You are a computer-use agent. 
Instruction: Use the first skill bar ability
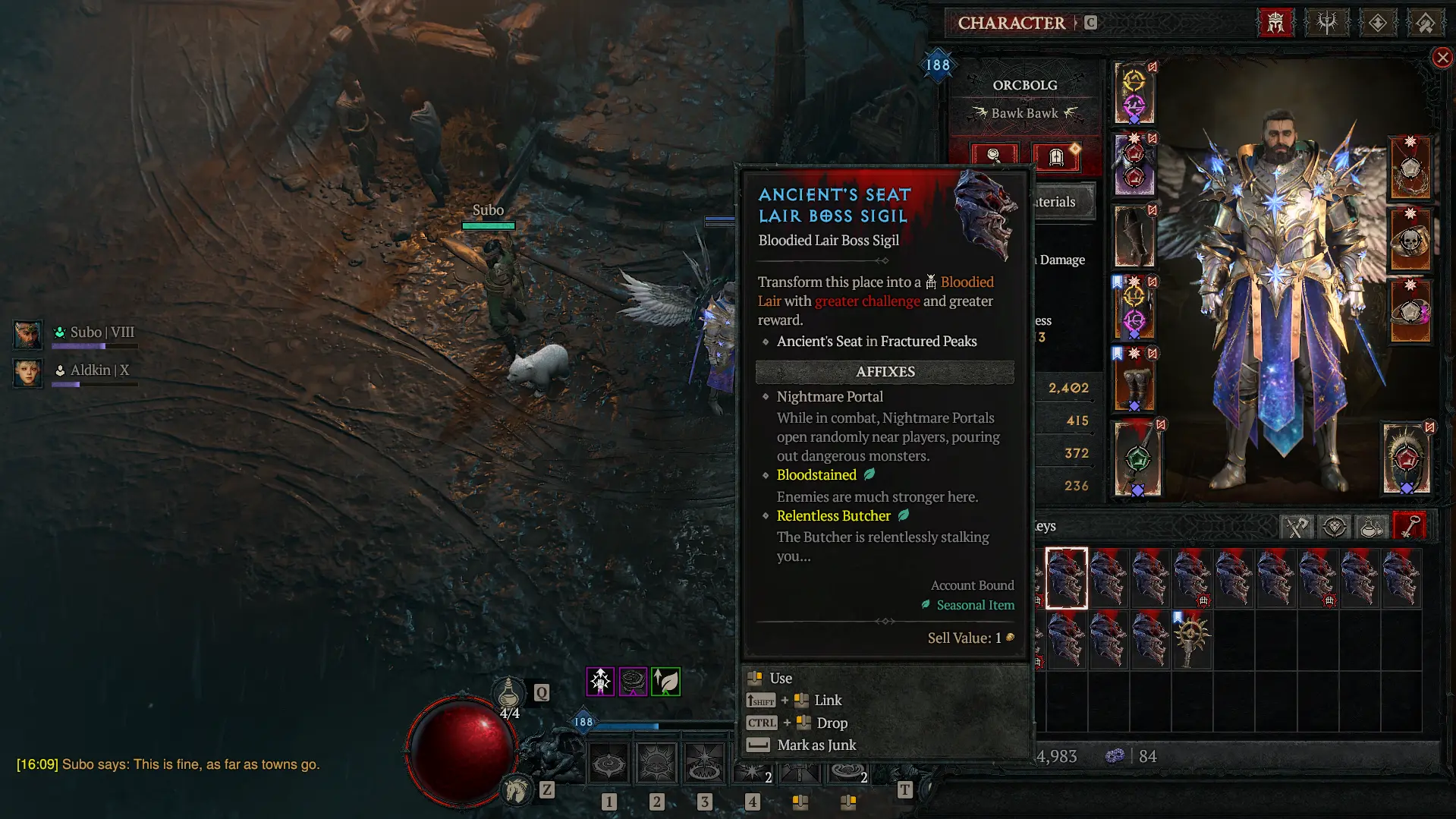(x=609, y=764)
